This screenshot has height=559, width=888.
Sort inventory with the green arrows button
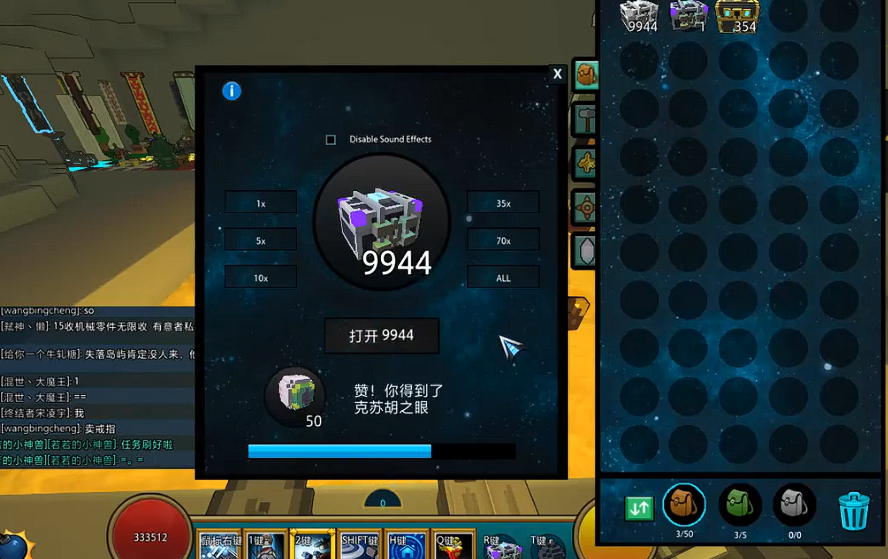pos(639,508)
